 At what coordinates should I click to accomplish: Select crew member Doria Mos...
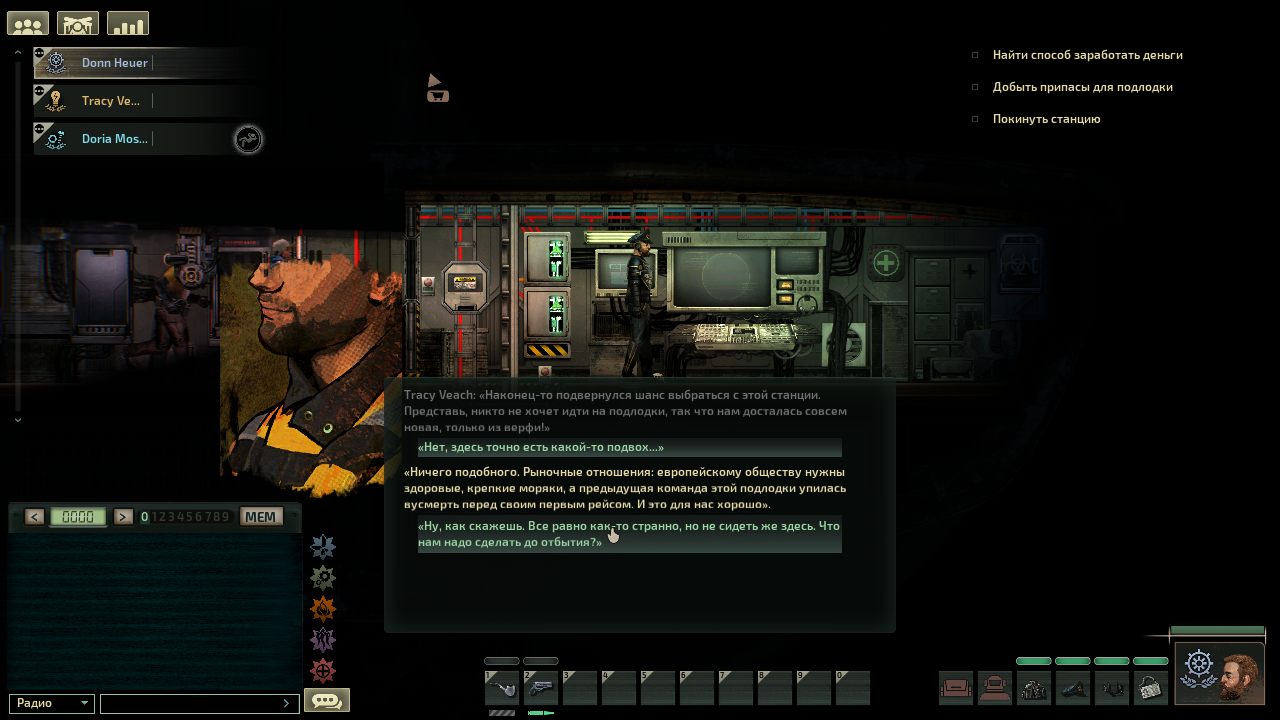click(x=114, y=139)
